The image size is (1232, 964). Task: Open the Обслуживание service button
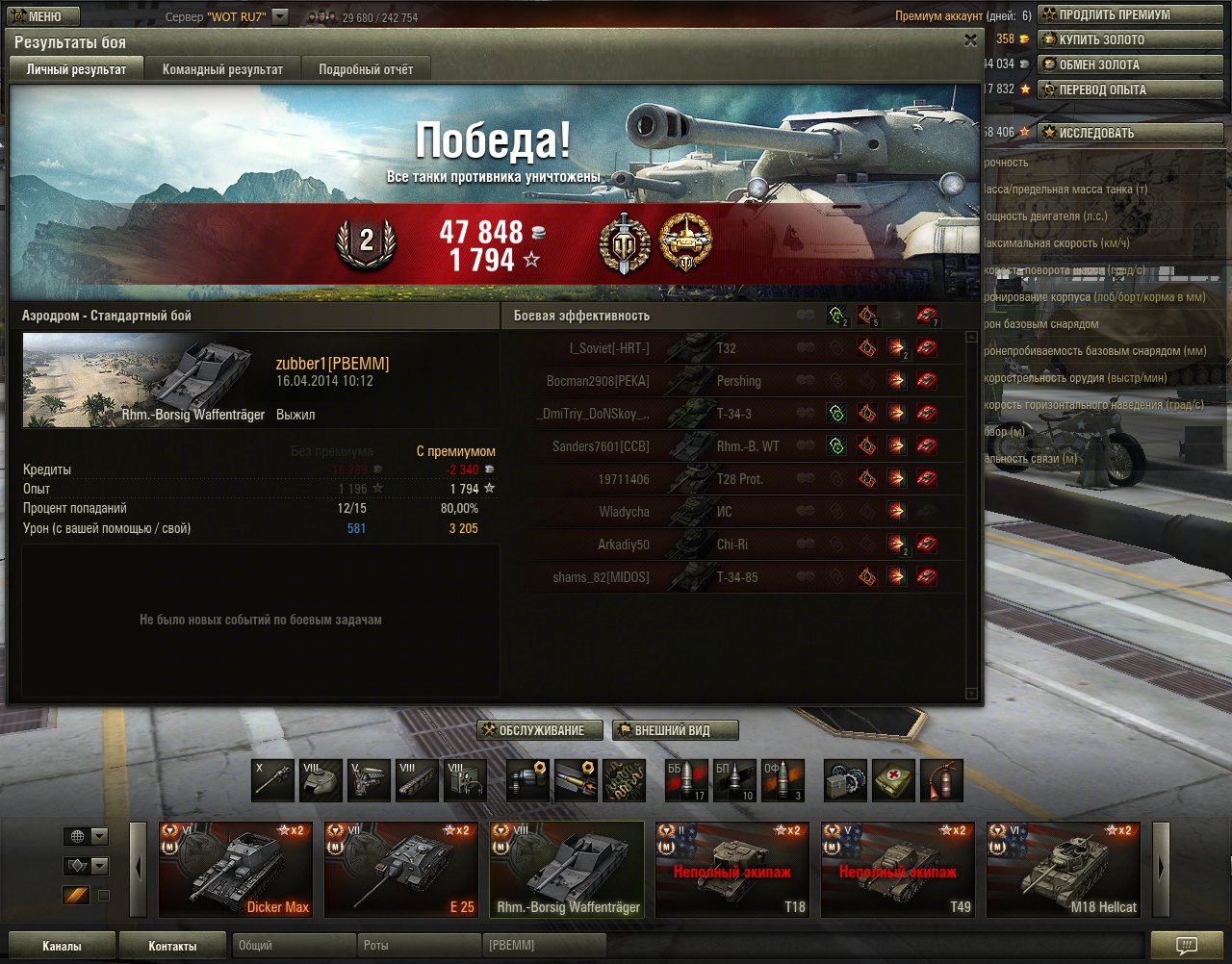[540, 730]
